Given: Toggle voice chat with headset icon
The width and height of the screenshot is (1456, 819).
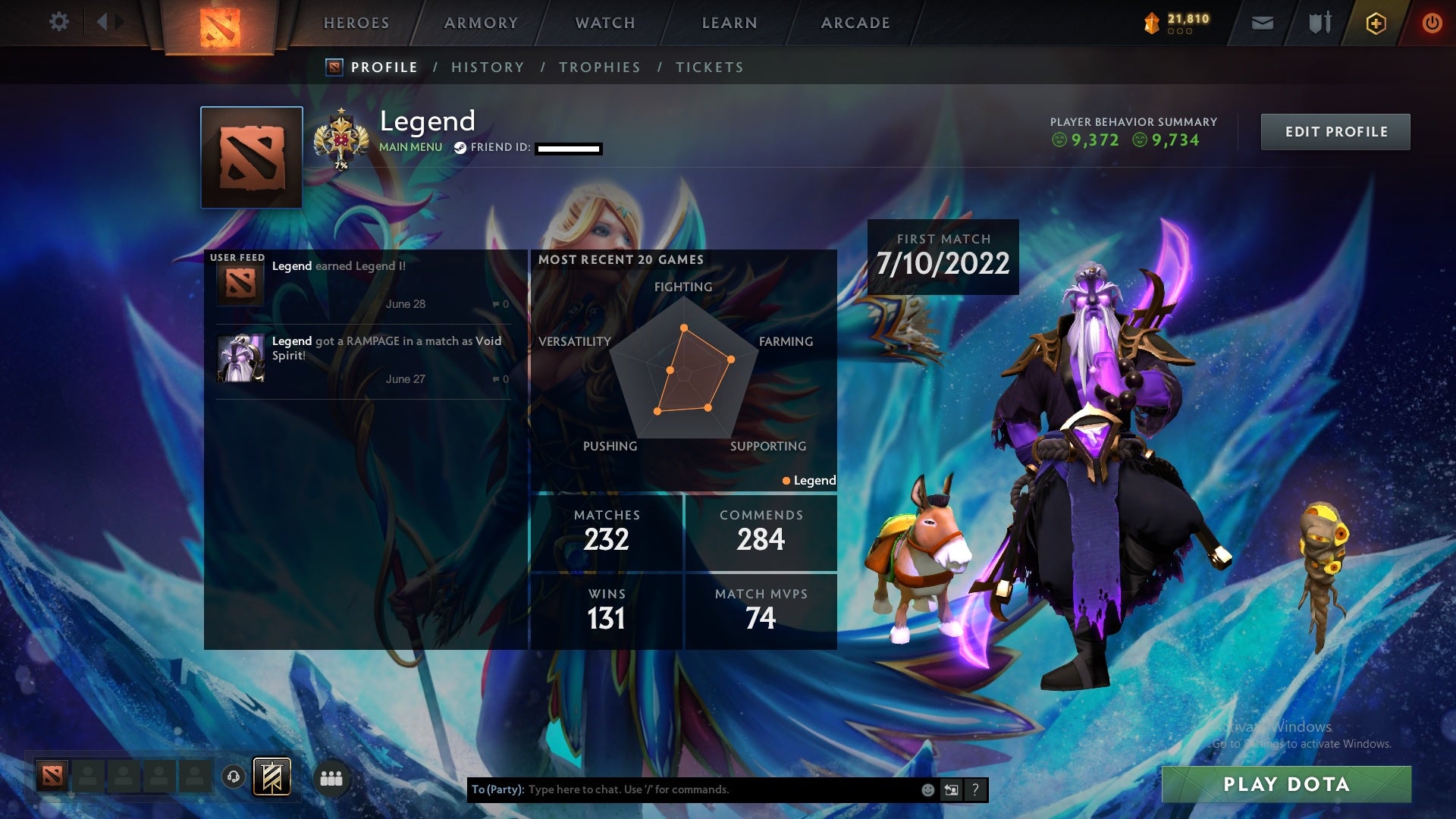Looking at the screenshot, I should coord(232,778).
